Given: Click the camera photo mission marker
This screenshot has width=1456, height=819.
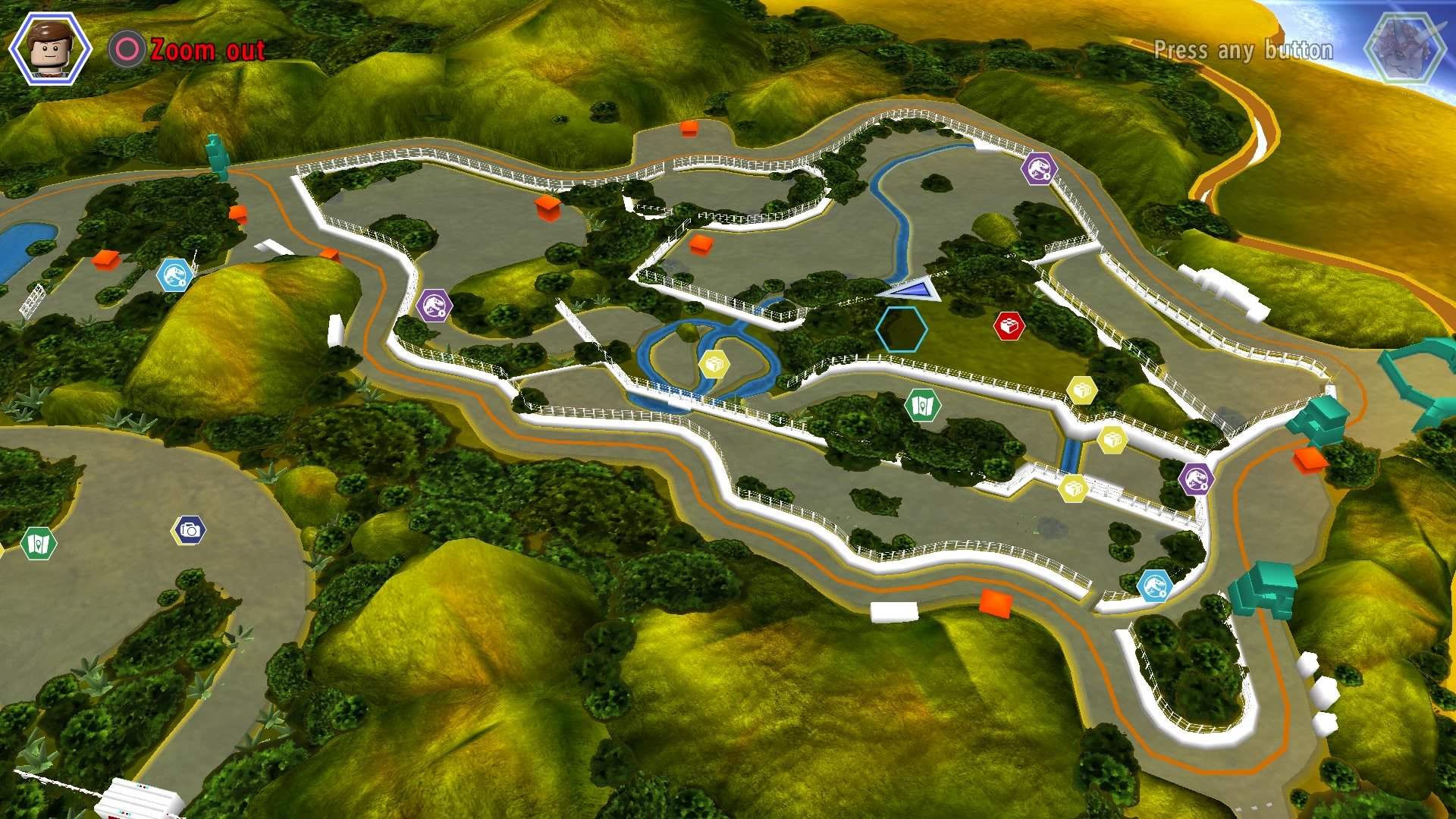Looking at the screenshot, I should tap(190, 531).
